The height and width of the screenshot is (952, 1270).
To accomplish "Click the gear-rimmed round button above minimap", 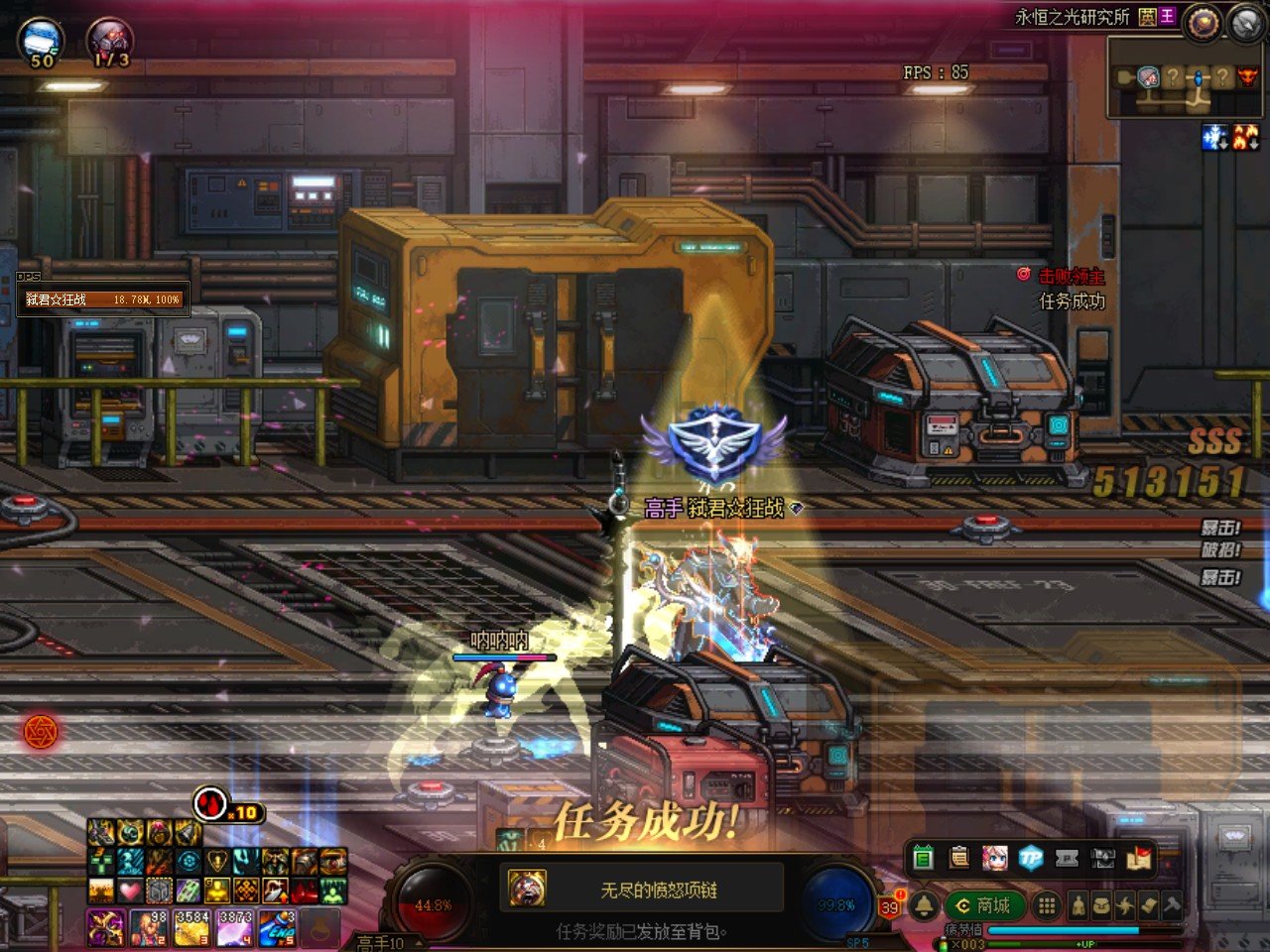I will [1203, 22].
